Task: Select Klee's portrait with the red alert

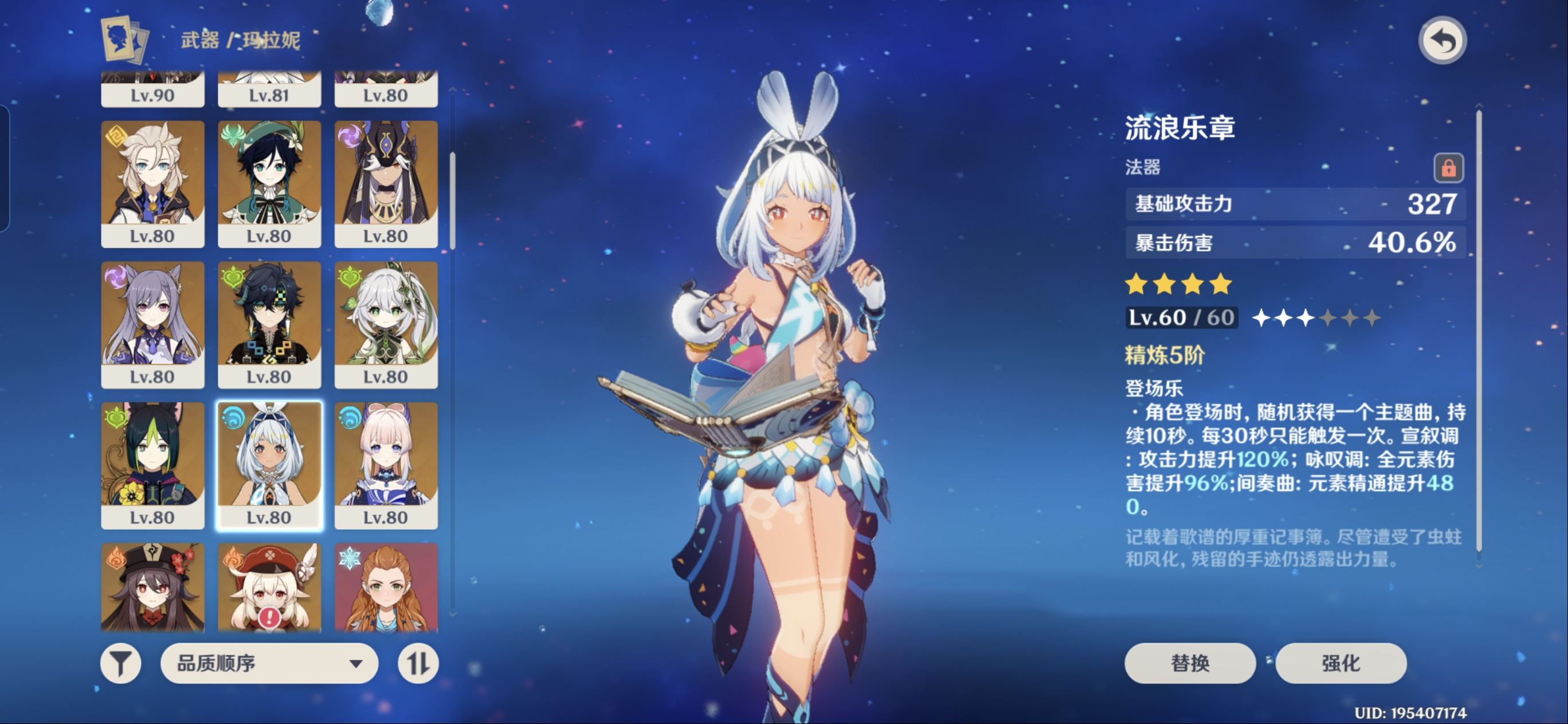Action: pos(269,587)
